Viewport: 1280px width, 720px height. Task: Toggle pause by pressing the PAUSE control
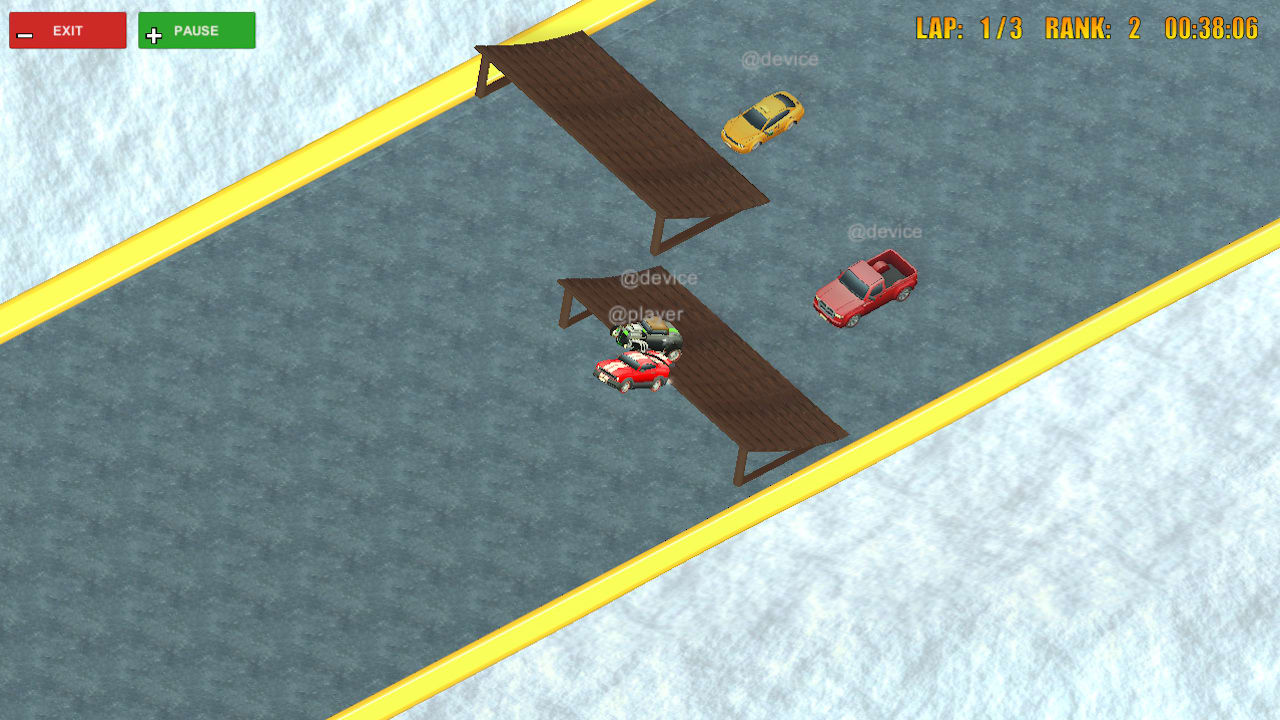196,30
